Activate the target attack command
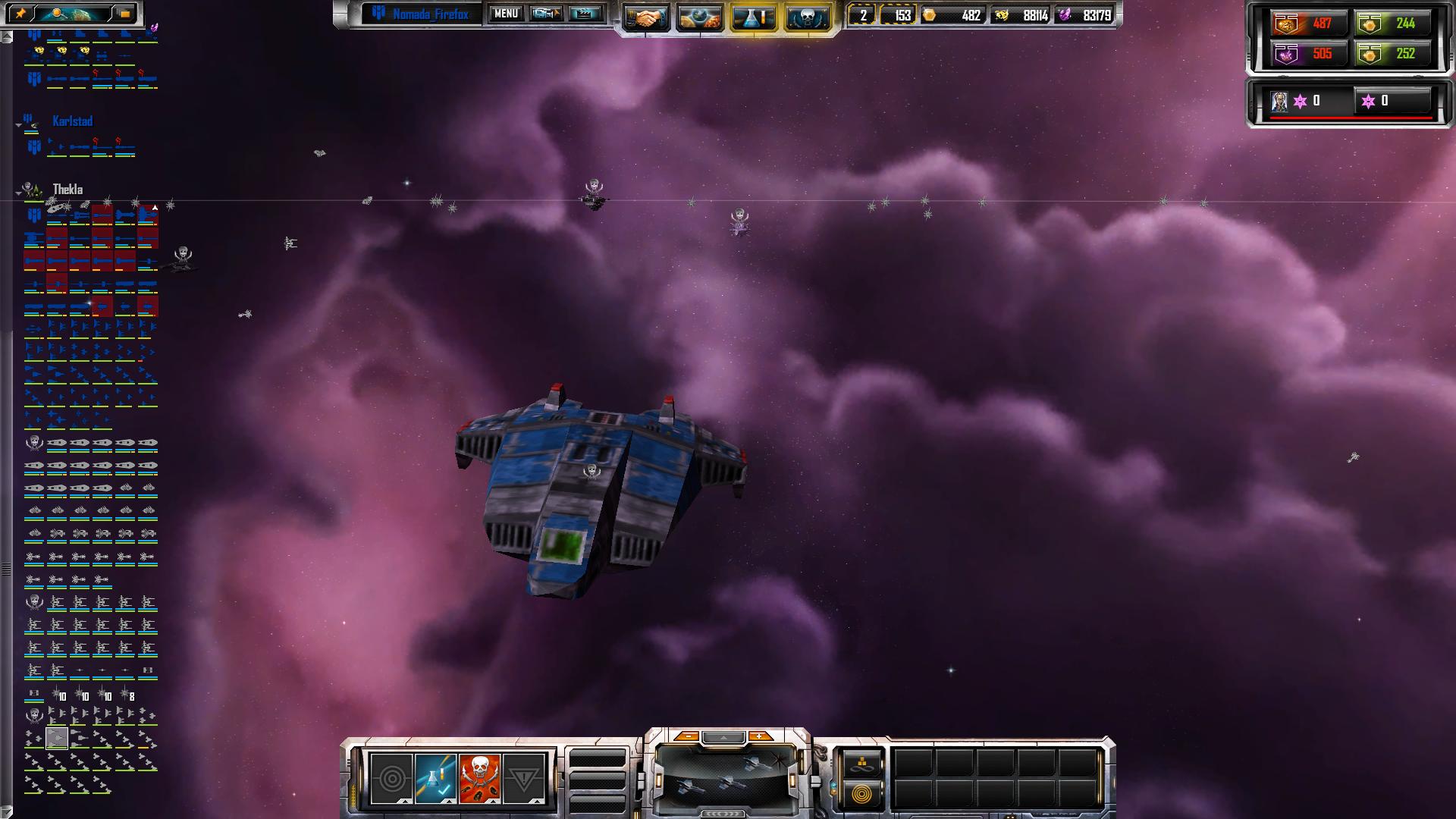The width and height of the screenshot is (1456, 819). pos(391,778)
